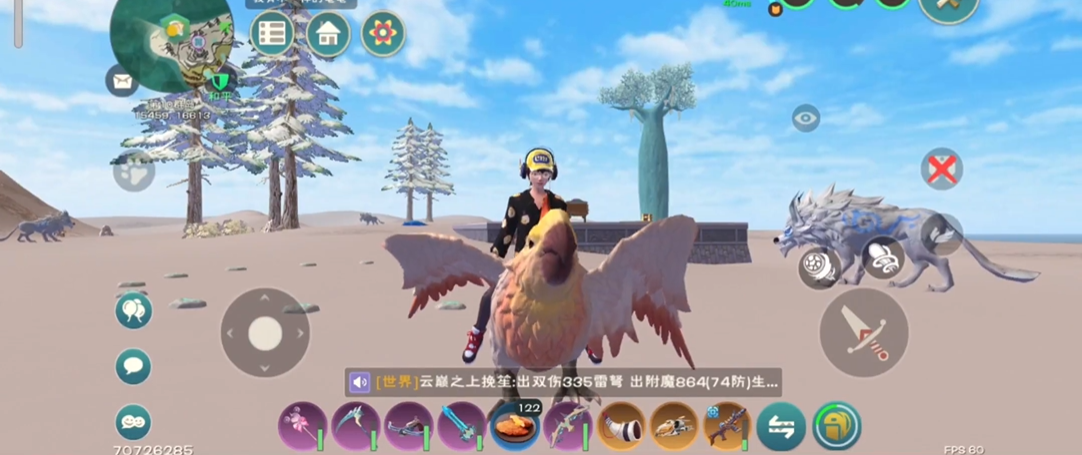Image resolution: width=1082 pixels, height=455 pixels.
Task: Tap the red X cancel button
Action: click(941, 169)
